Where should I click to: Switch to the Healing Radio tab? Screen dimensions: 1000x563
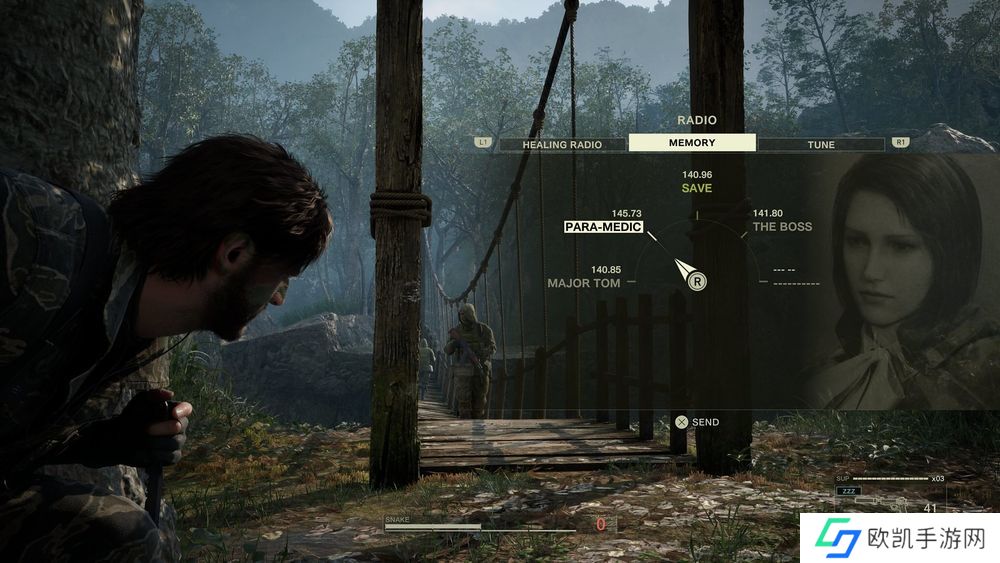click(x=562, y=144)
